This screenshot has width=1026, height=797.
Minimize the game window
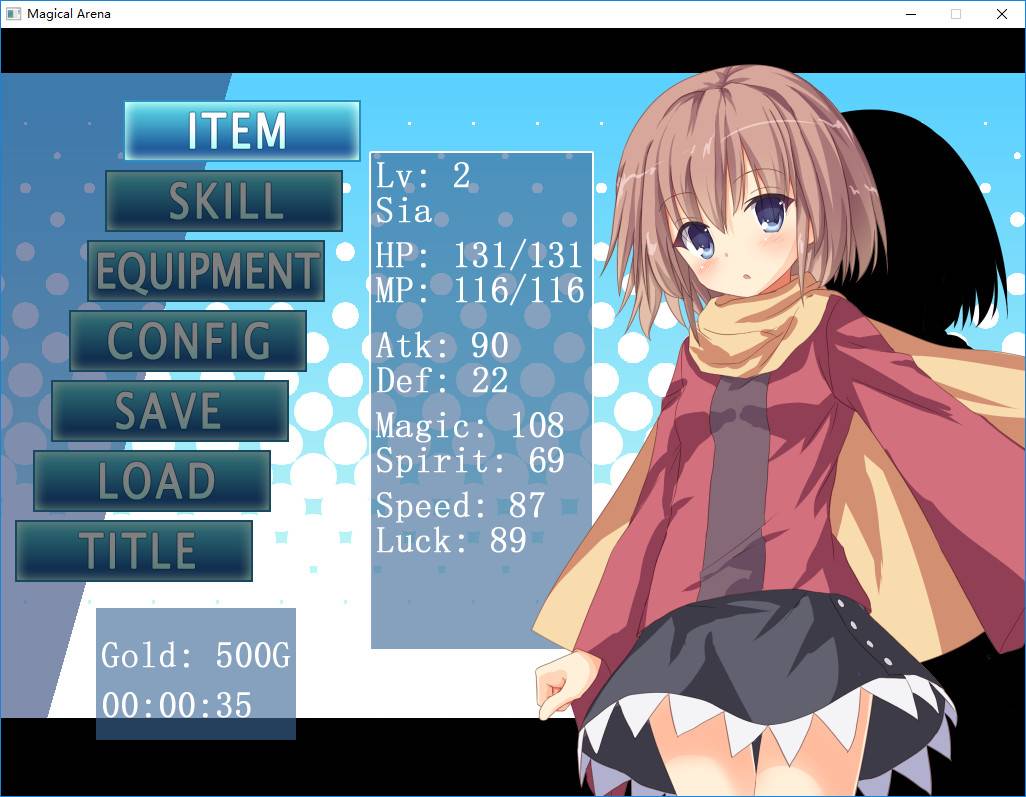911,14
